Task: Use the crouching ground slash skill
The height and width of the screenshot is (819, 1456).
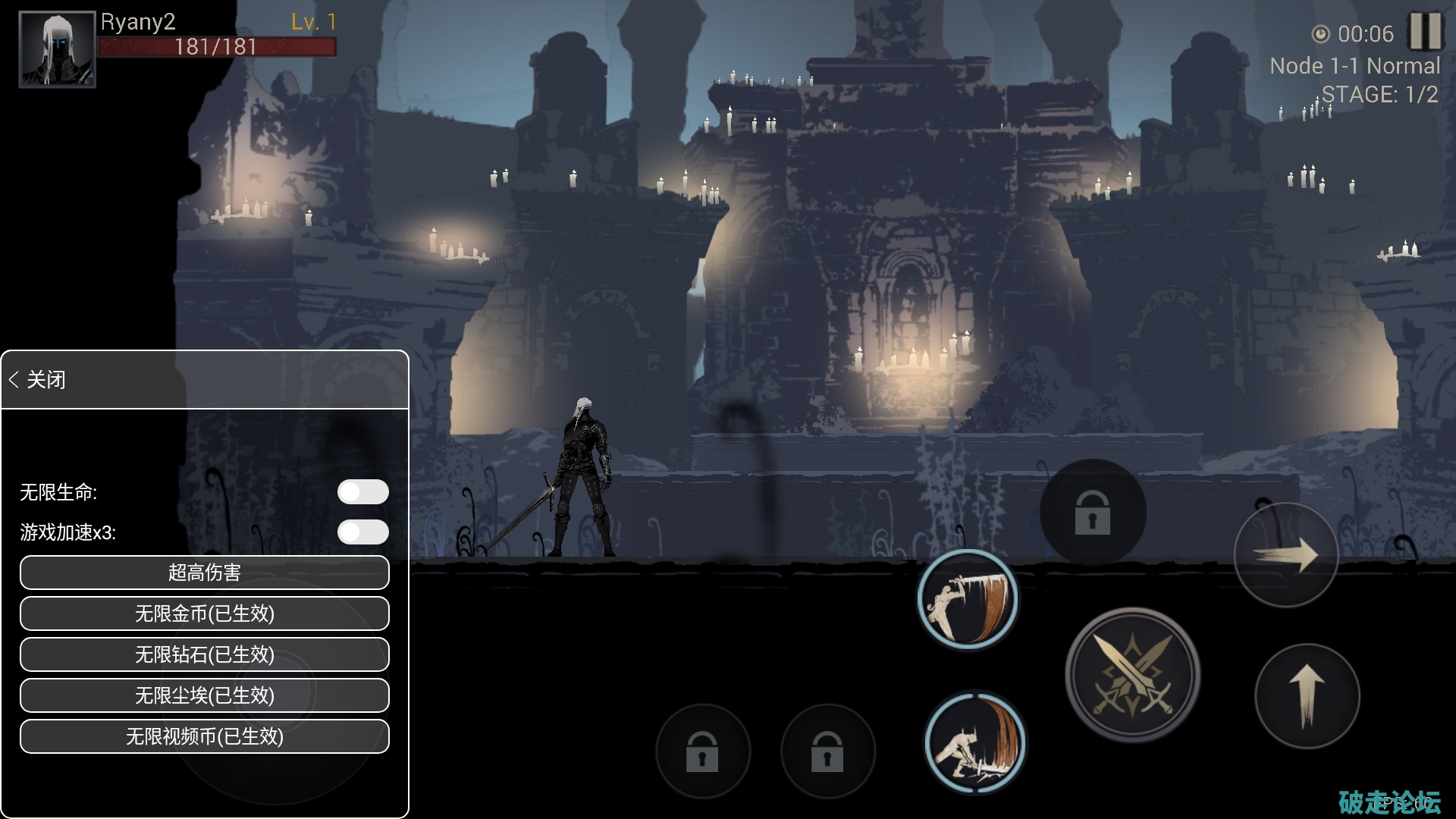Action: (974, 743)
